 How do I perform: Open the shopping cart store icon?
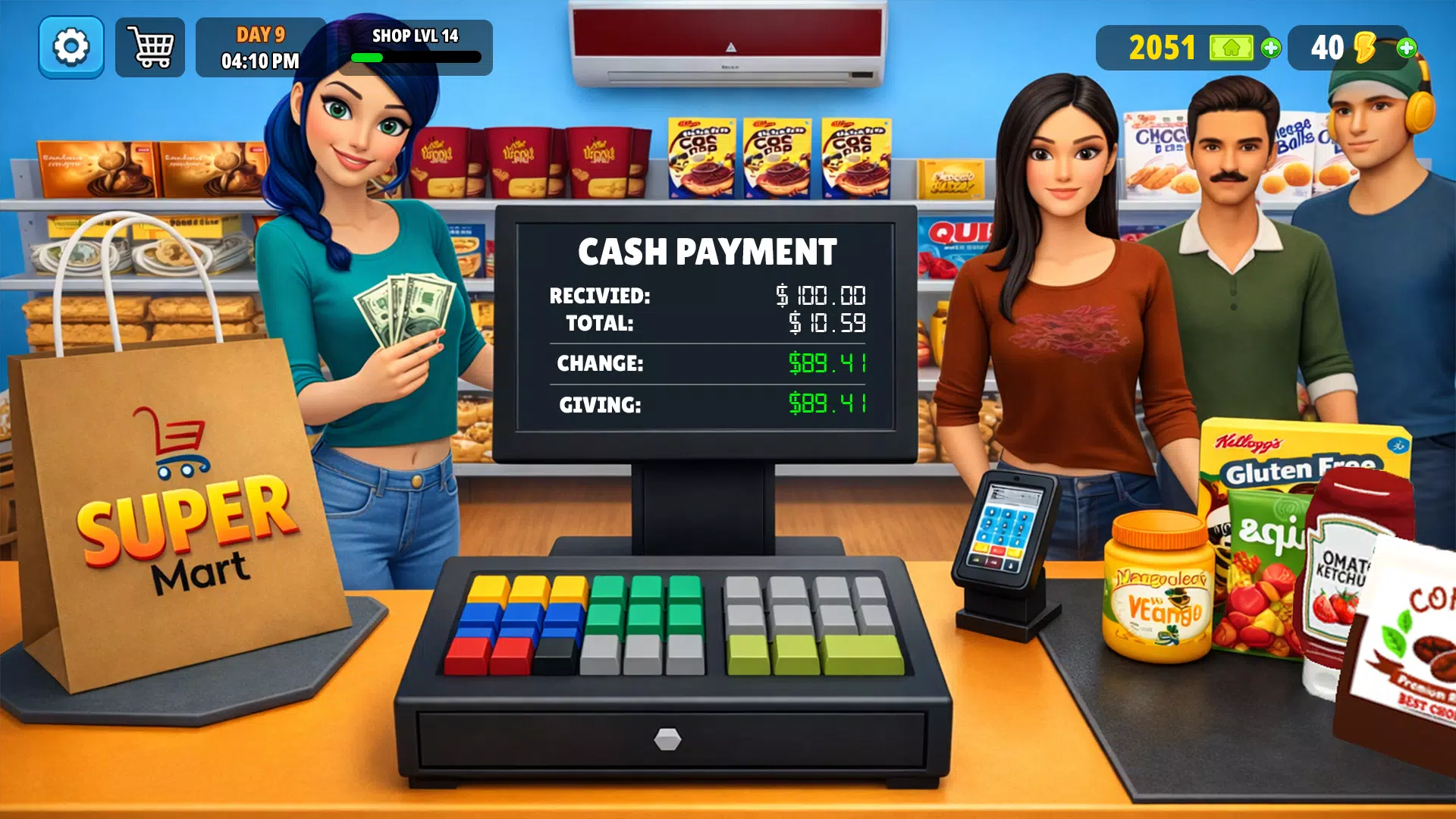(x=149, y=47)
